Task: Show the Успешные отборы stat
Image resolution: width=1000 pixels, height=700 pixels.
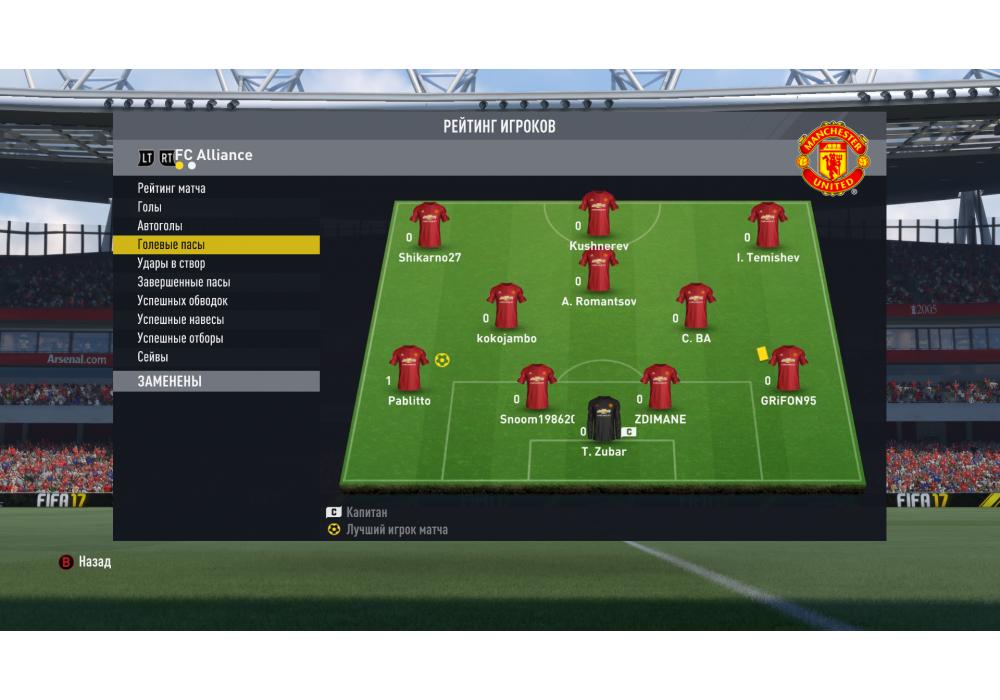Action: 180,338
